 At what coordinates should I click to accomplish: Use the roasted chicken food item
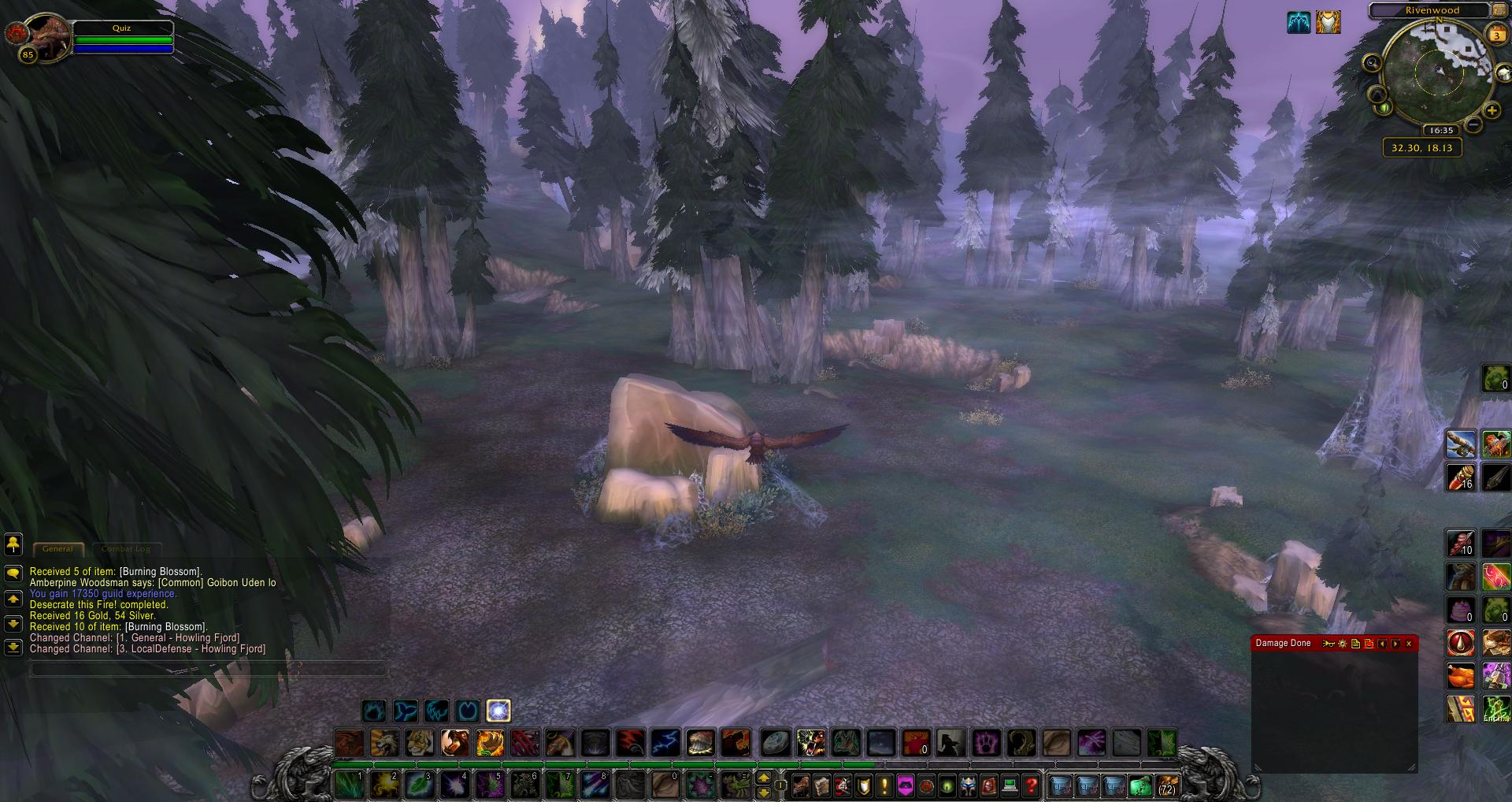coord(1461,676)
